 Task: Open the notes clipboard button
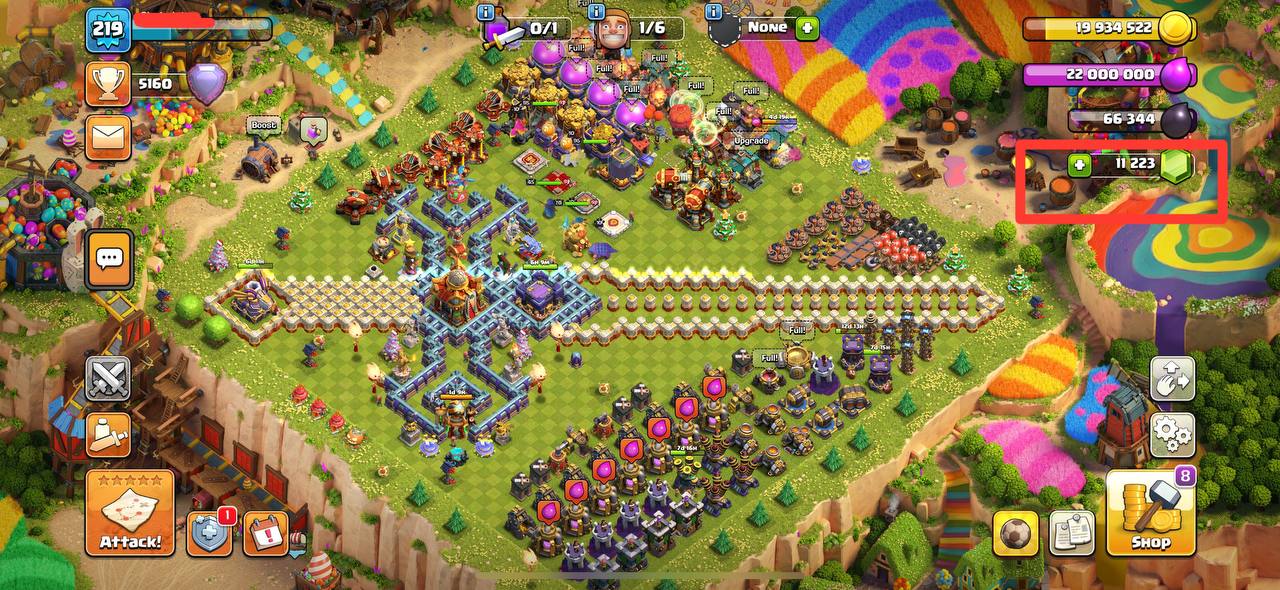(x=1072, y=533)
